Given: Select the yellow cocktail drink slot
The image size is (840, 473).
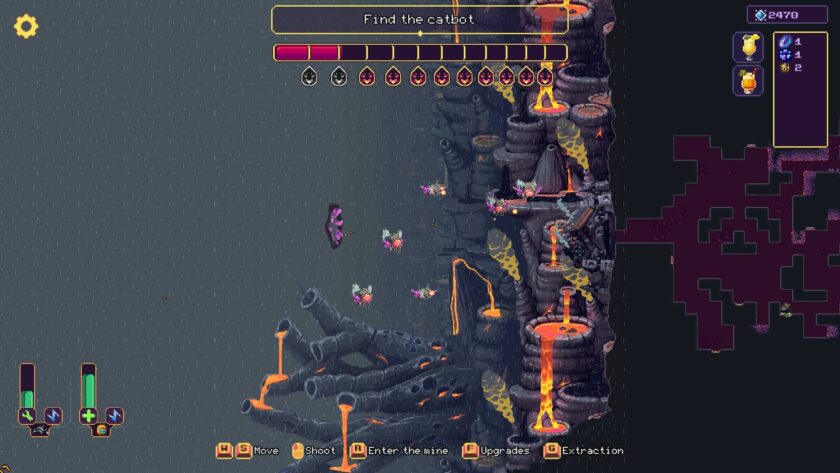Looking at the screenshot, I should pyautogui.click(x=747, y=47).
